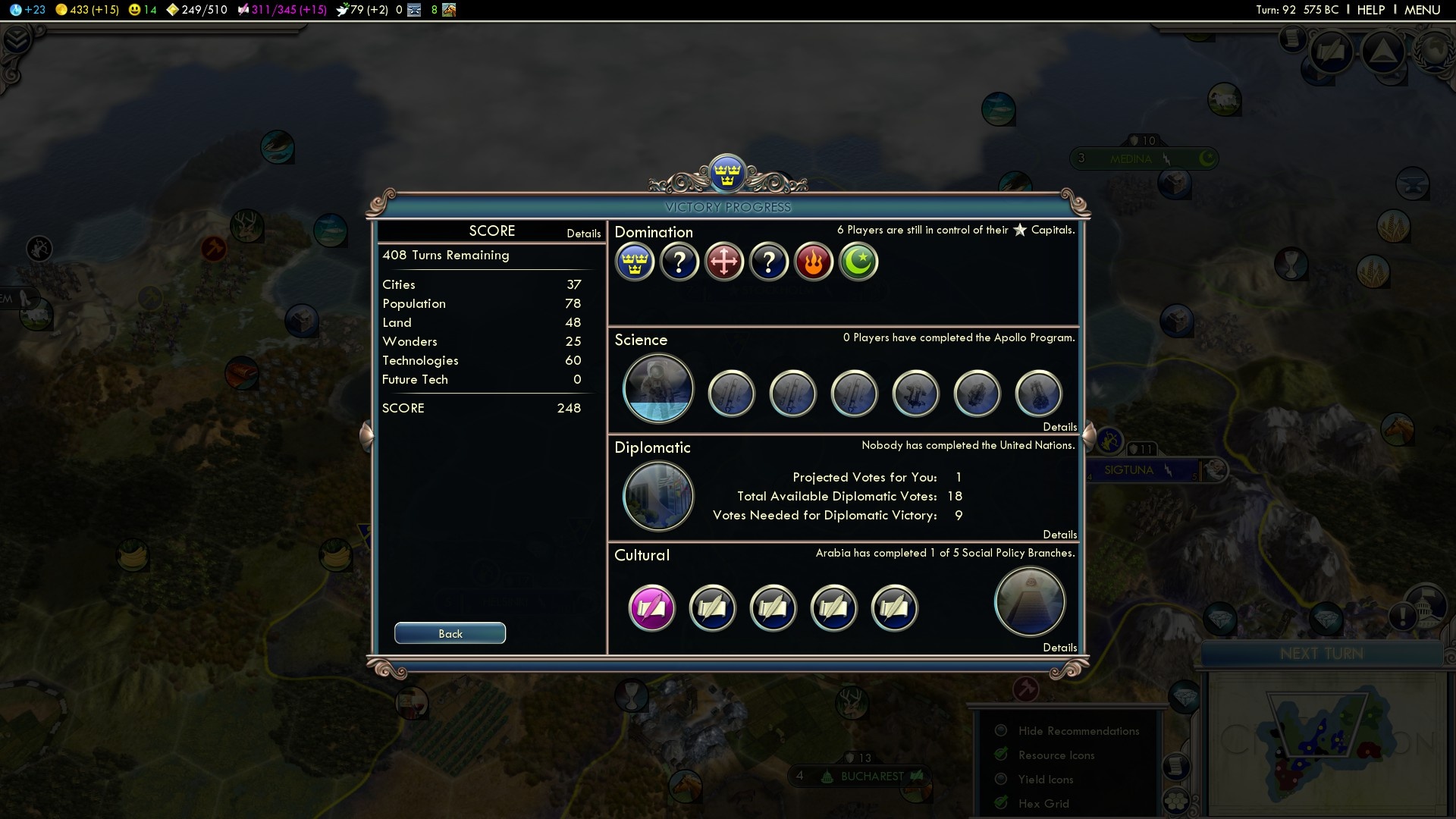Click the United Nations building icon
This screenshot has width=1456, height=819.
(657, 497)
